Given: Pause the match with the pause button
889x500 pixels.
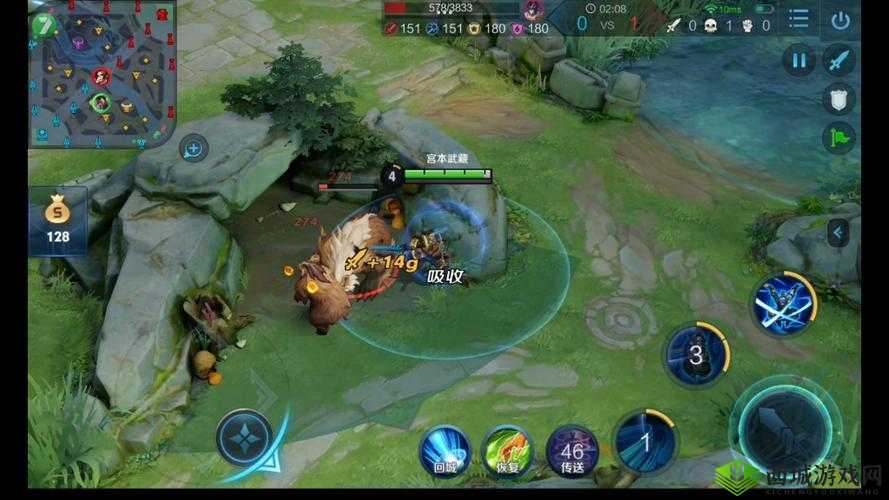Looking at the screenshot, I should coord(799,60).
